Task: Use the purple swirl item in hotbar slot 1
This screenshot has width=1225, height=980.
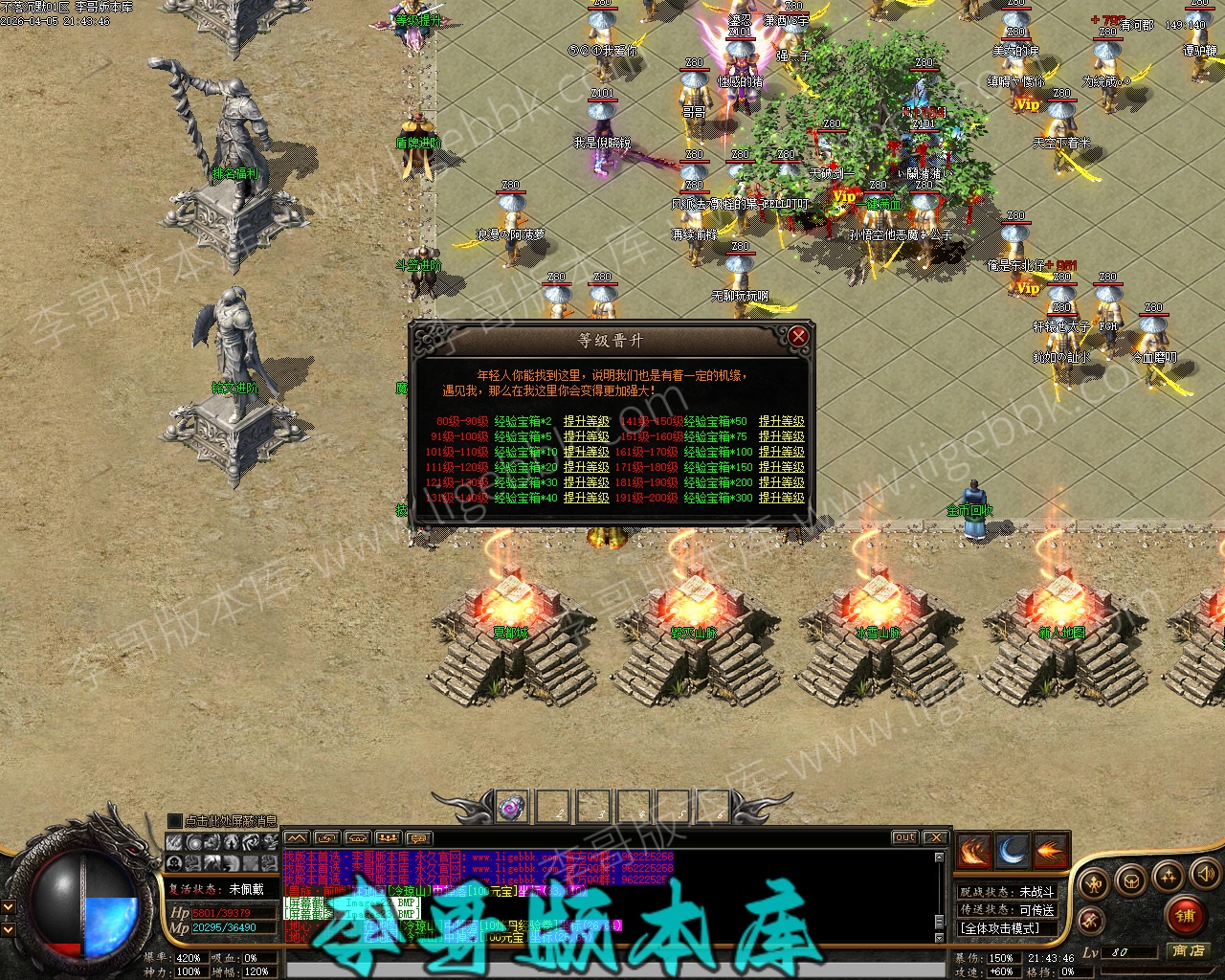Action: point(512,809)
